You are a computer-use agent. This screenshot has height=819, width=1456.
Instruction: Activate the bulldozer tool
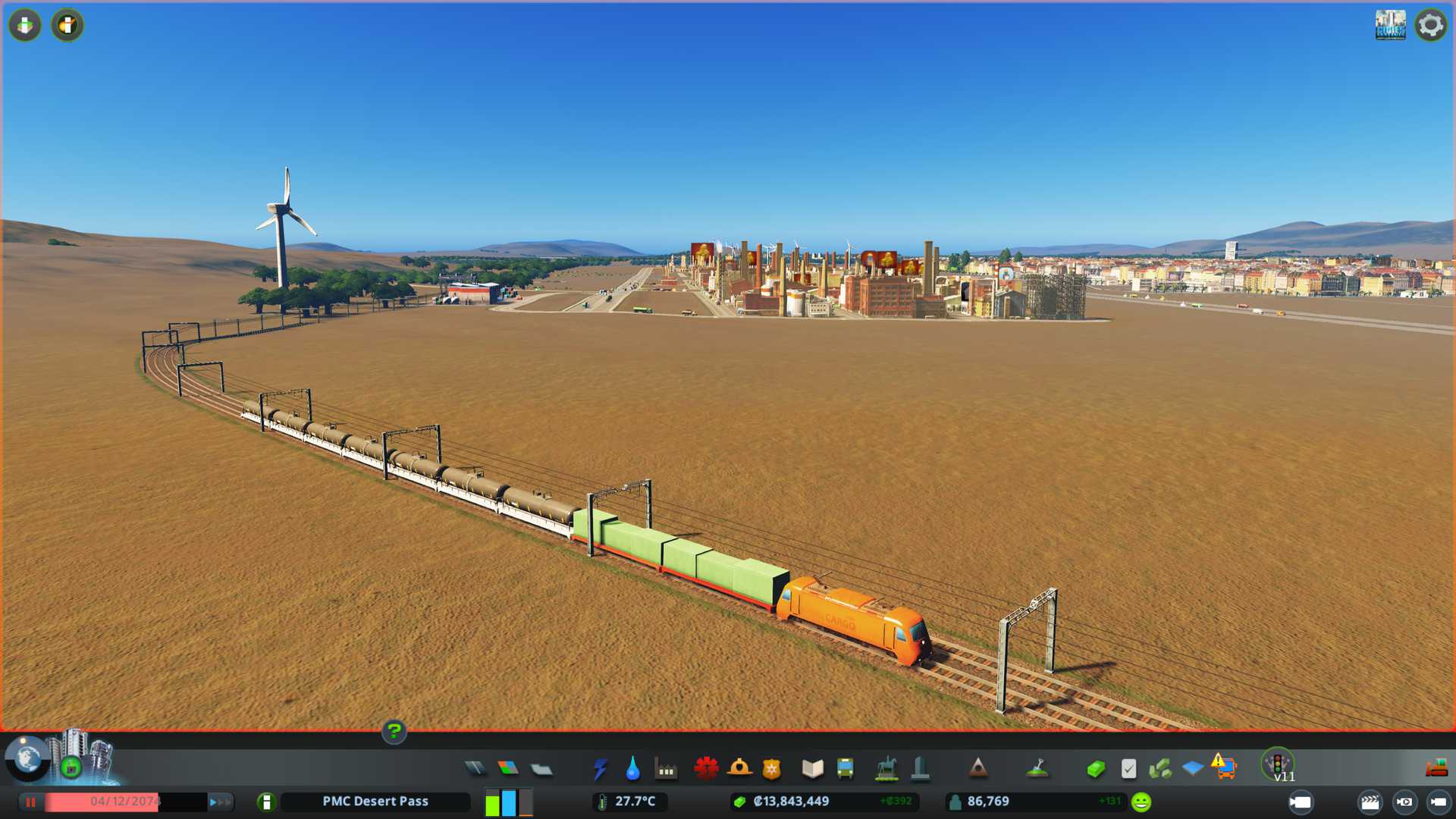point(1436,769)
